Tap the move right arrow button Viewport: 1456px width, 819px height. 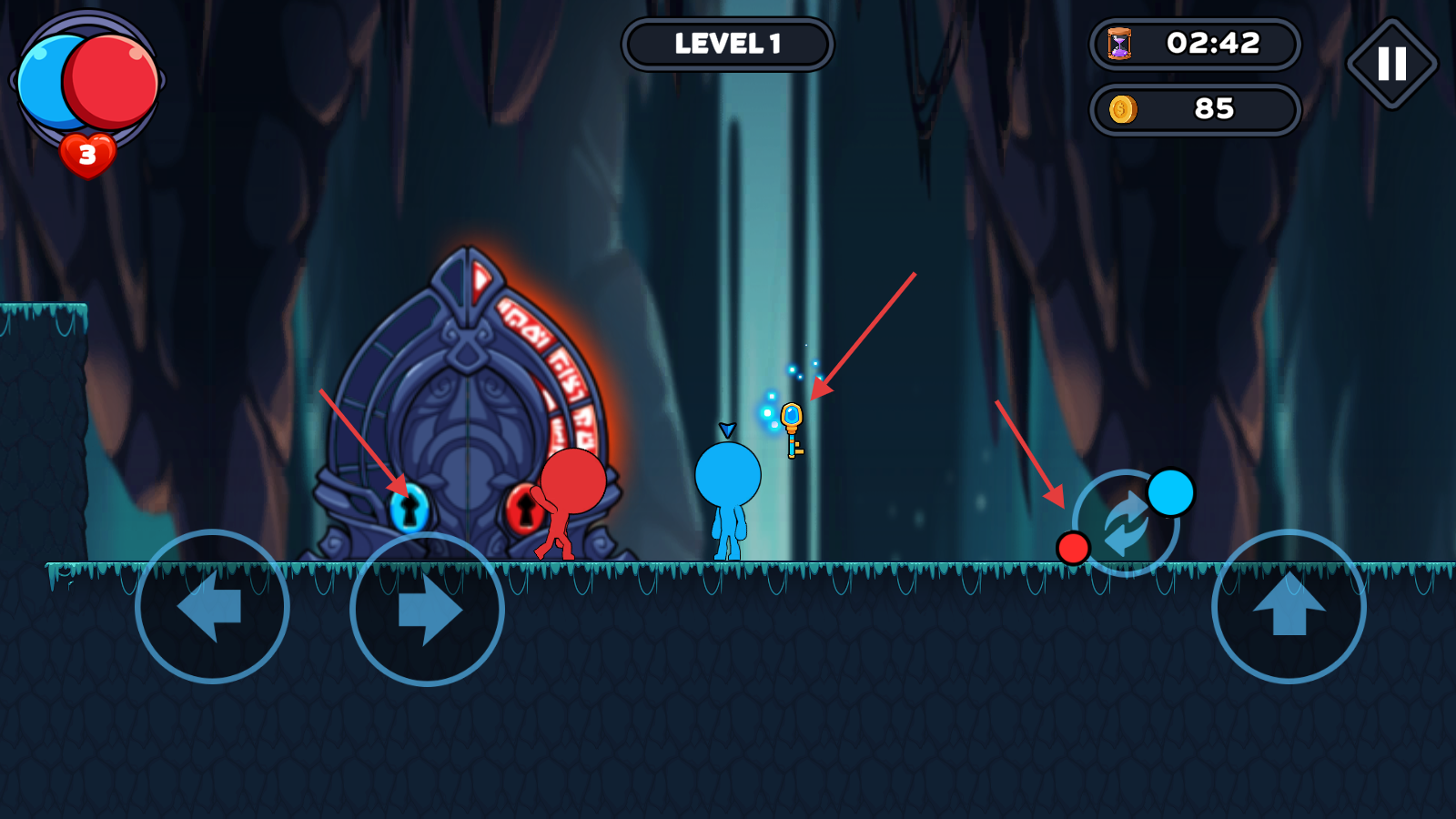point(427,609)
